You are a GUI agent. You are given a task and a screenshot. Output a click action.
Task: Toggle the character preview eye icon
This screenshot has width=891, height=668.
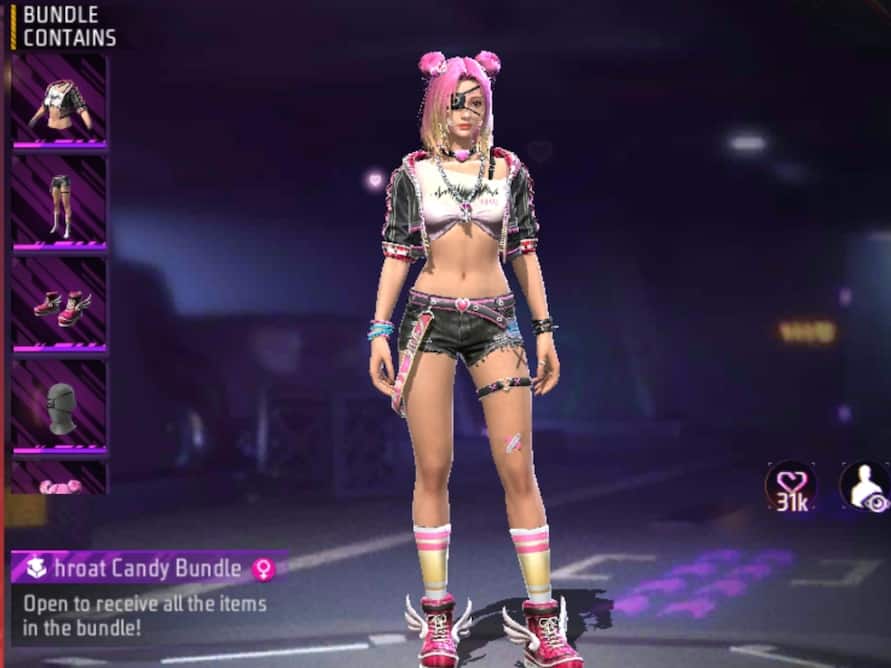tap(865, 487)
